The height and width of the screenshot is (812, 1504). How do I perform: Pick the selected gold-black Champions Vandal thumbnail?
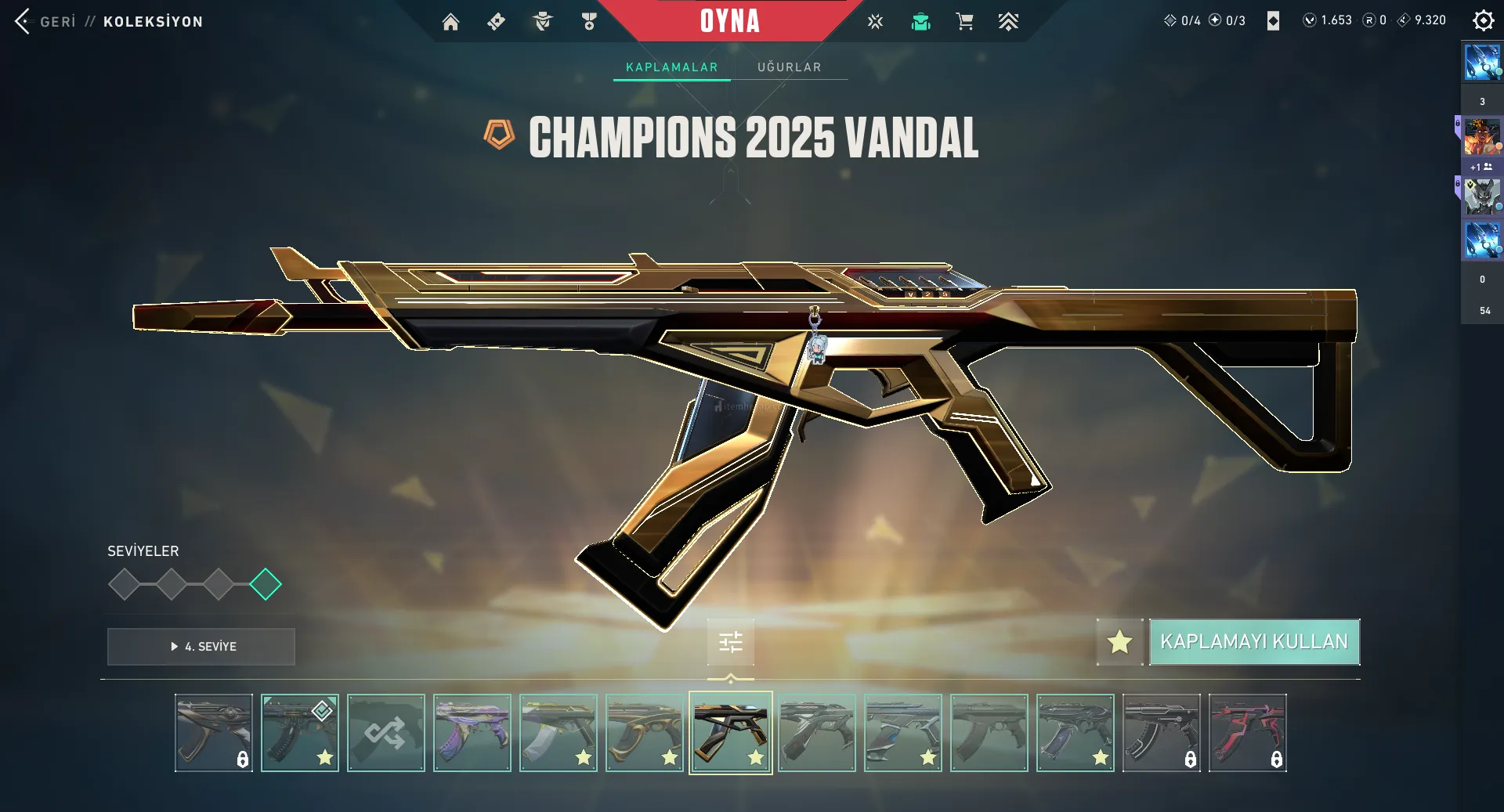730,733
